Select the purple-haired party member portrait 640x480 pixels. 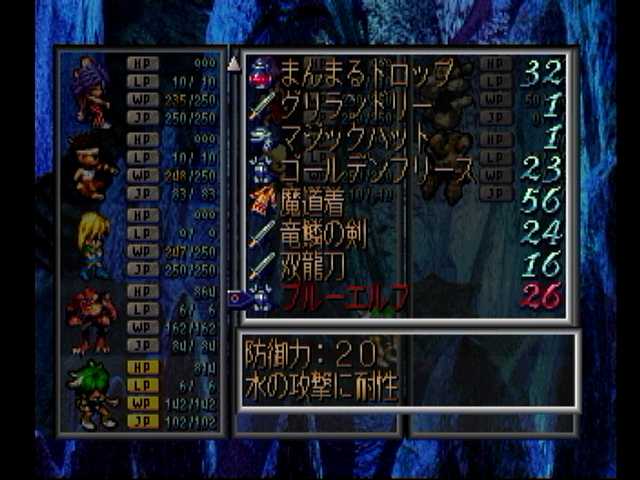(x=93, y=91)
